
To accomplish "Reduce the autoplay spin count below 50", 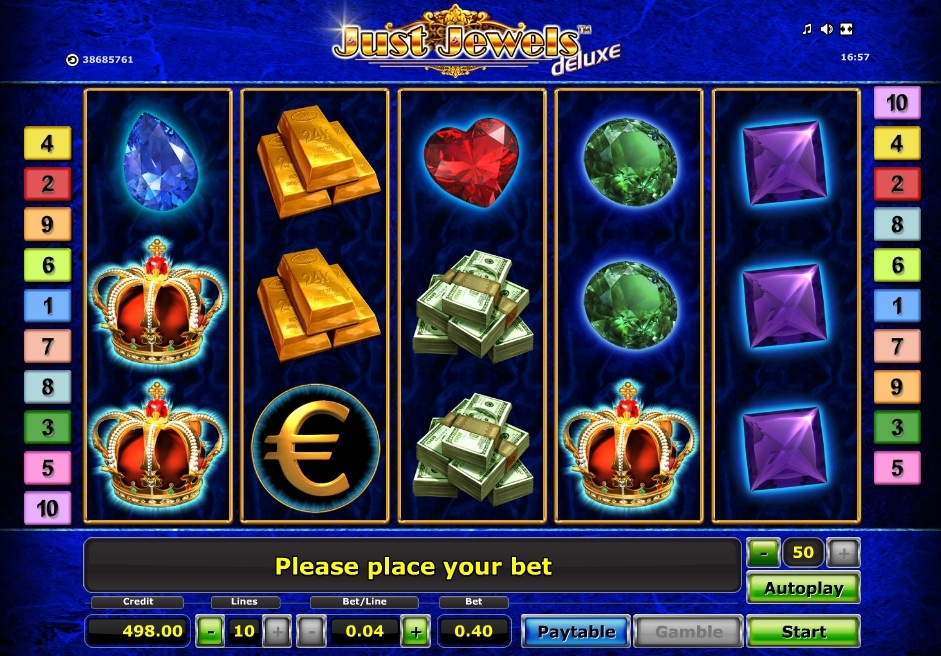I will 763,551.
